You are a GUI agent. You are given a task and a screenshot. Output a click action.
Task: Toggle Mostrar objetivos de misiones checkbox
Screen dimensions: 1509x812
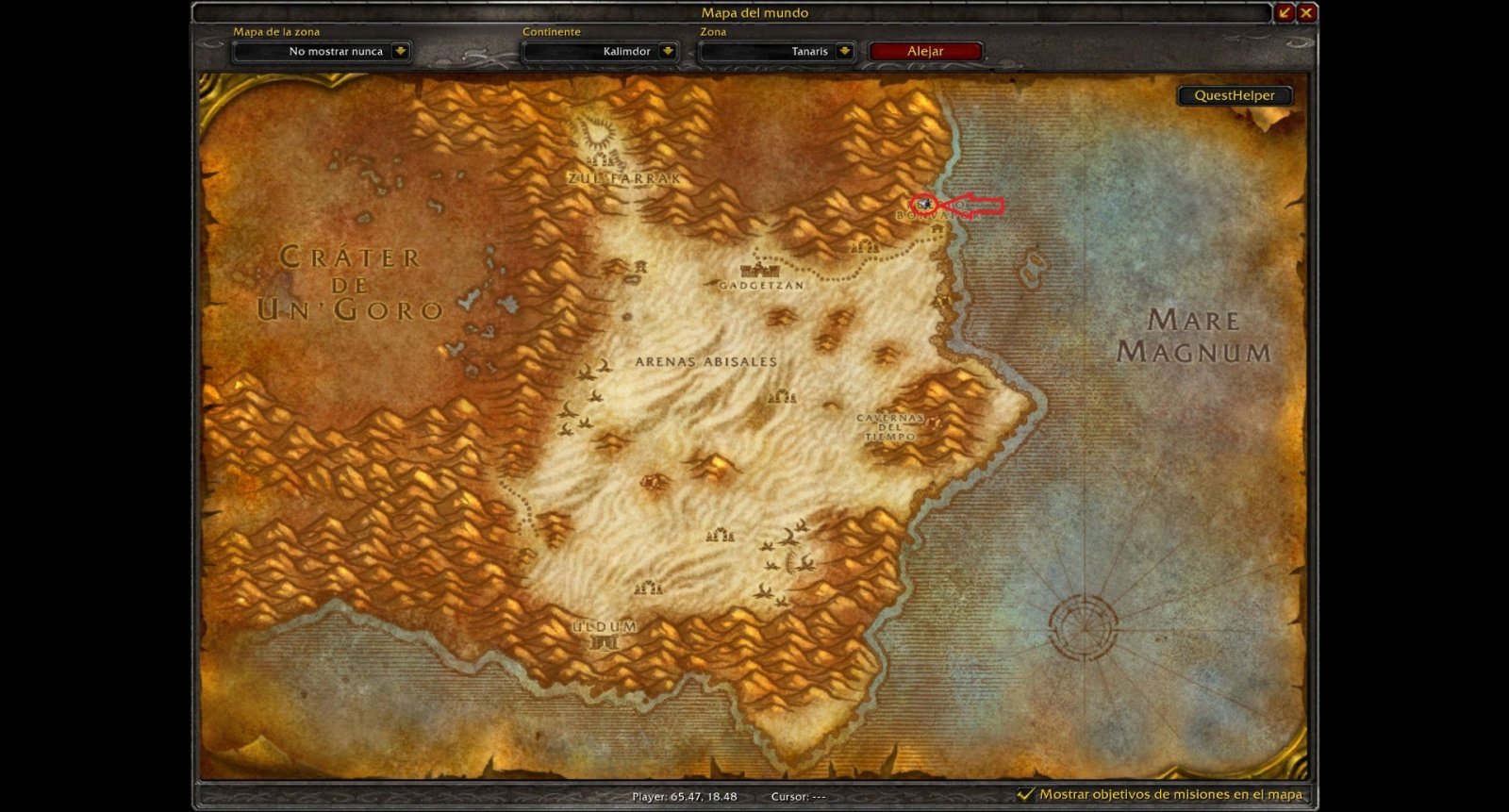[x=1025, y=794]
